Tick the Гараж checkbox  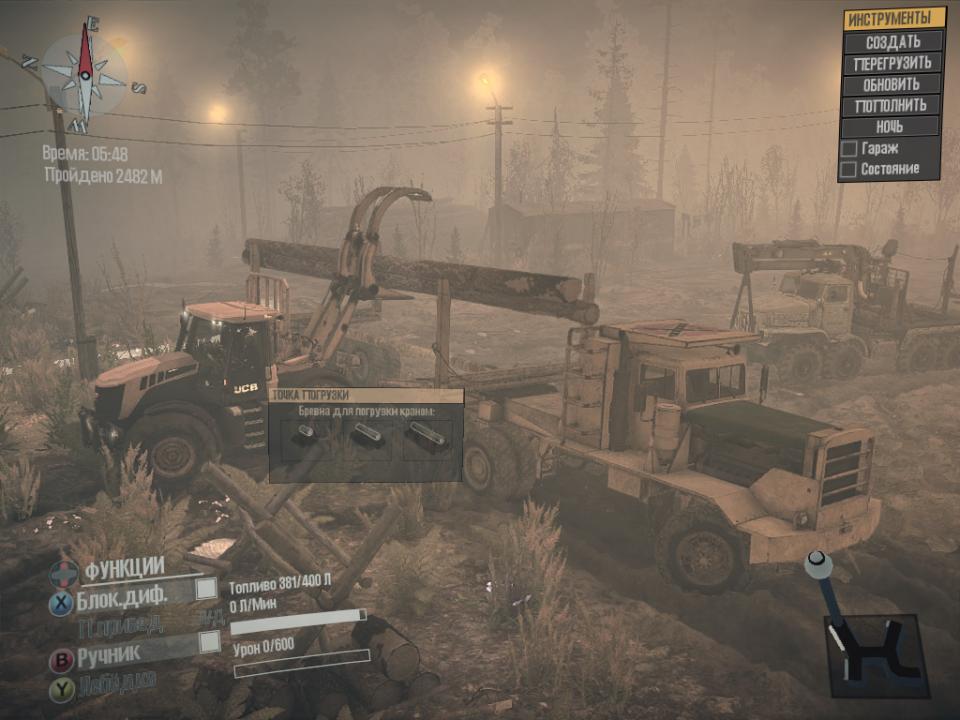pos(849,149)
